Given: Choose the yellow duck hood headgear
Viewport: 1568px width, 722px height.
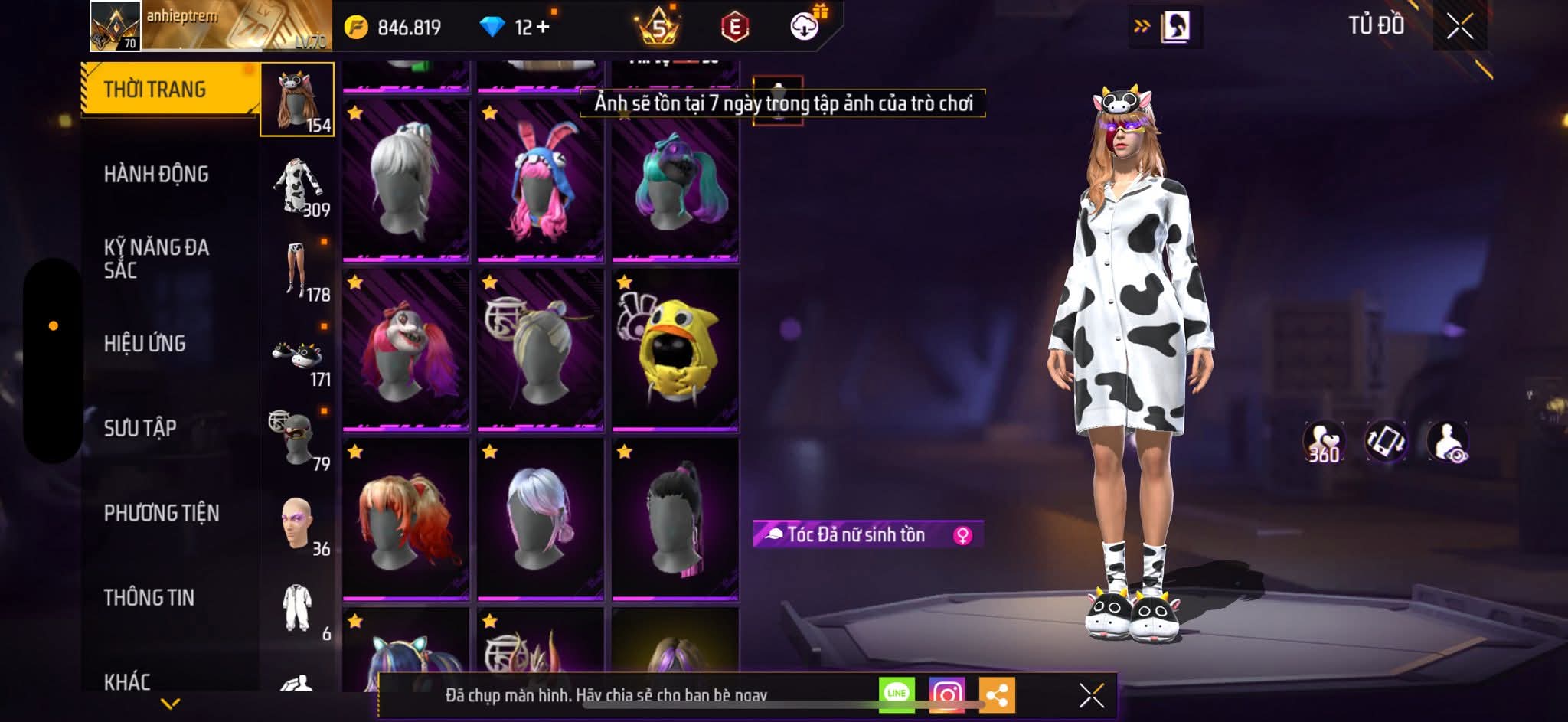Looking at the screenshot, I should coord(675,349).
